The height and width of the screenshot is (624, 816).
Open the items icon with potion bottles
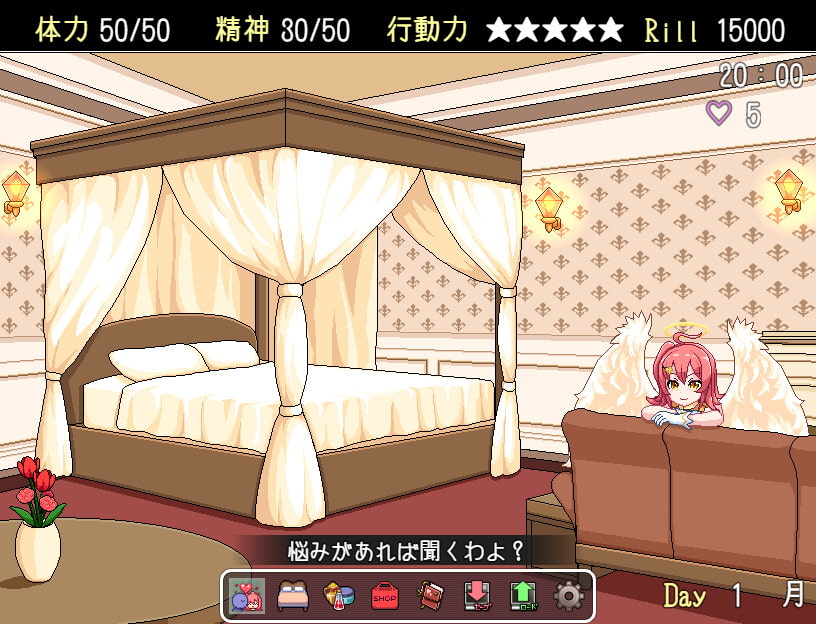point(339,595)
